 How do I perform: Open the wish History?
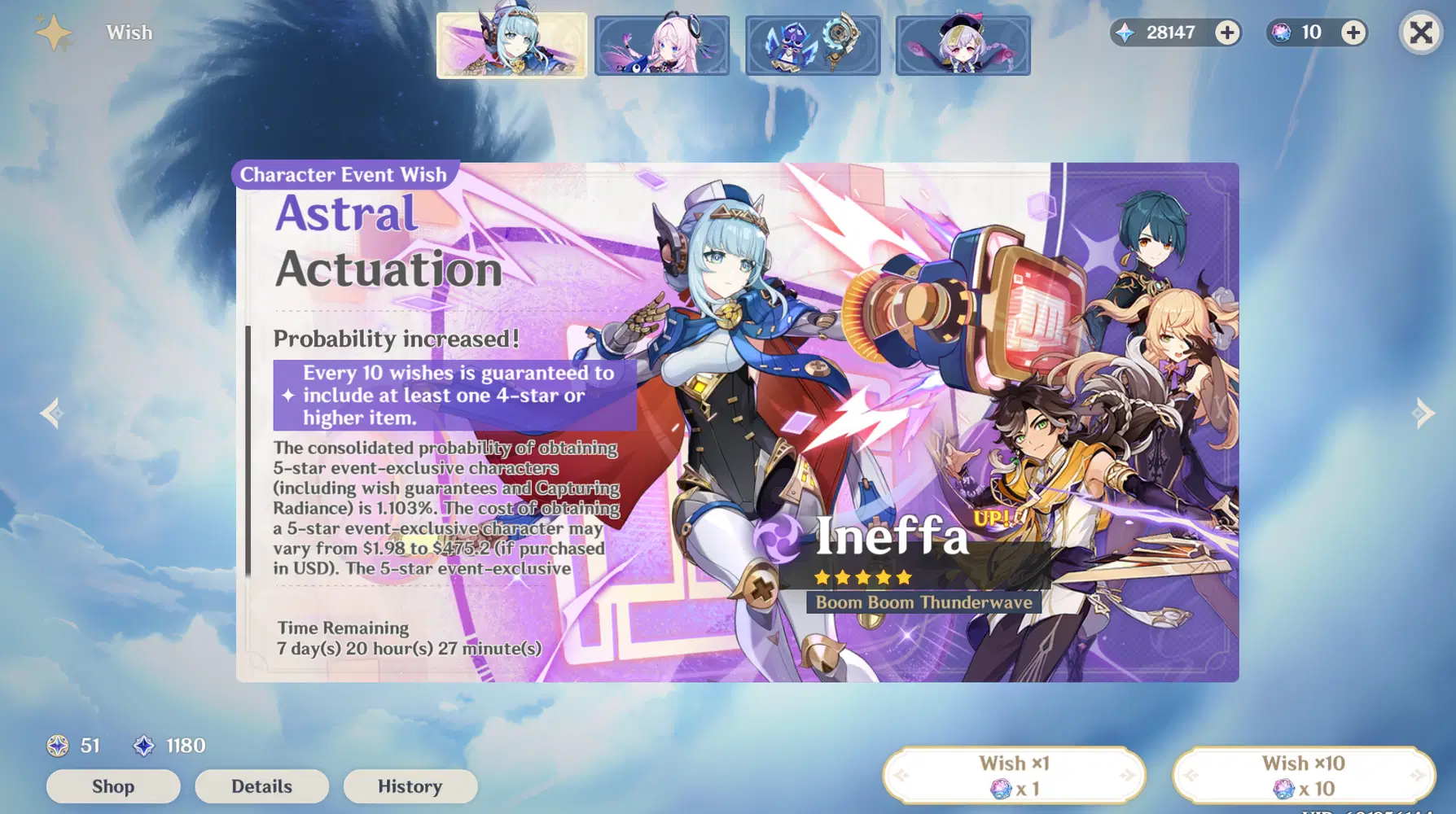(410, 786)
